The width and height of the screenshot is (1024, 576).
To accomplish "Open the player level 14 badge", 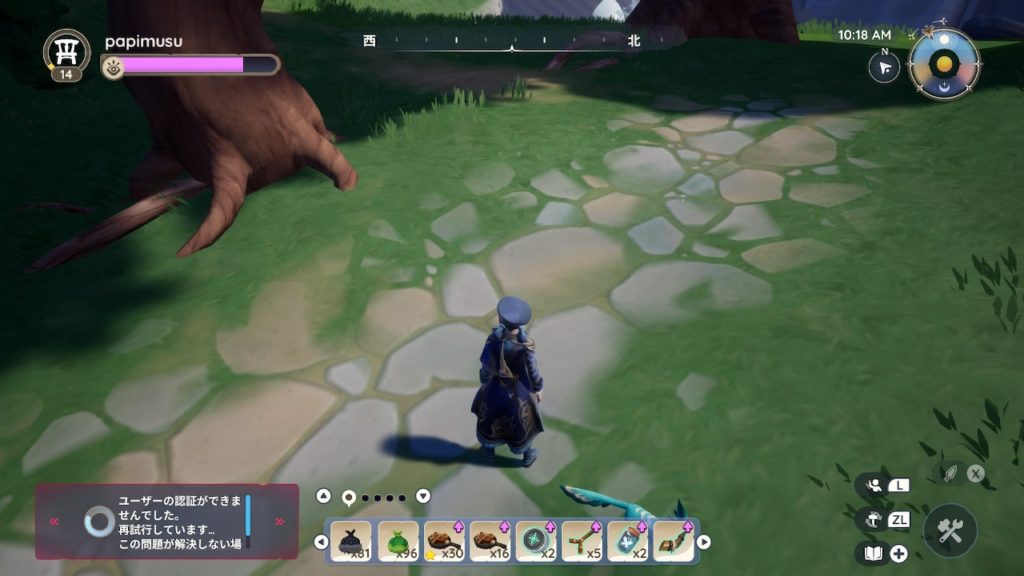I will (x=66, y=54).
